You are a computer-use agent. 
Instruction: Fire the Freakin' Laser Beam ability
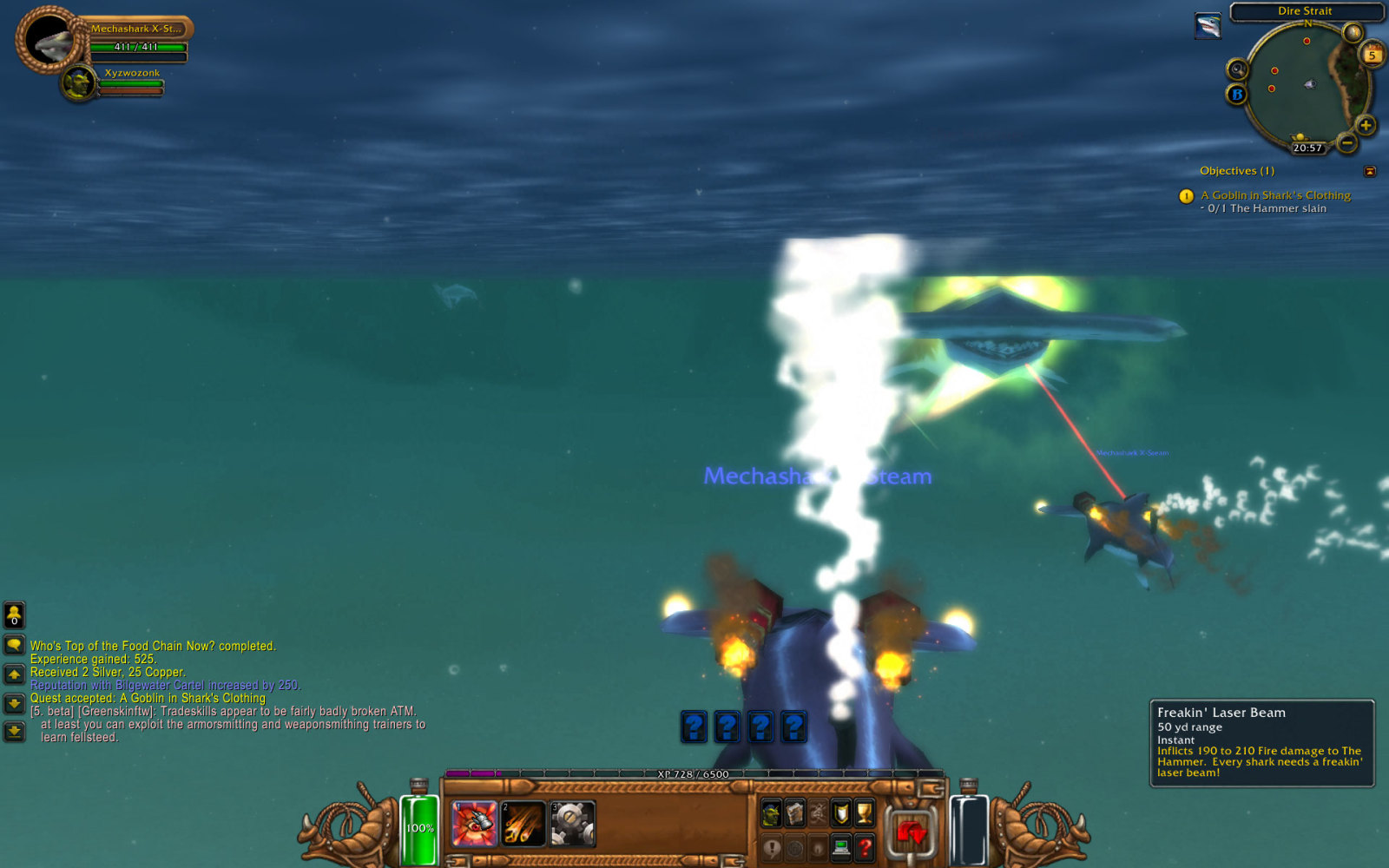(474, 824)
